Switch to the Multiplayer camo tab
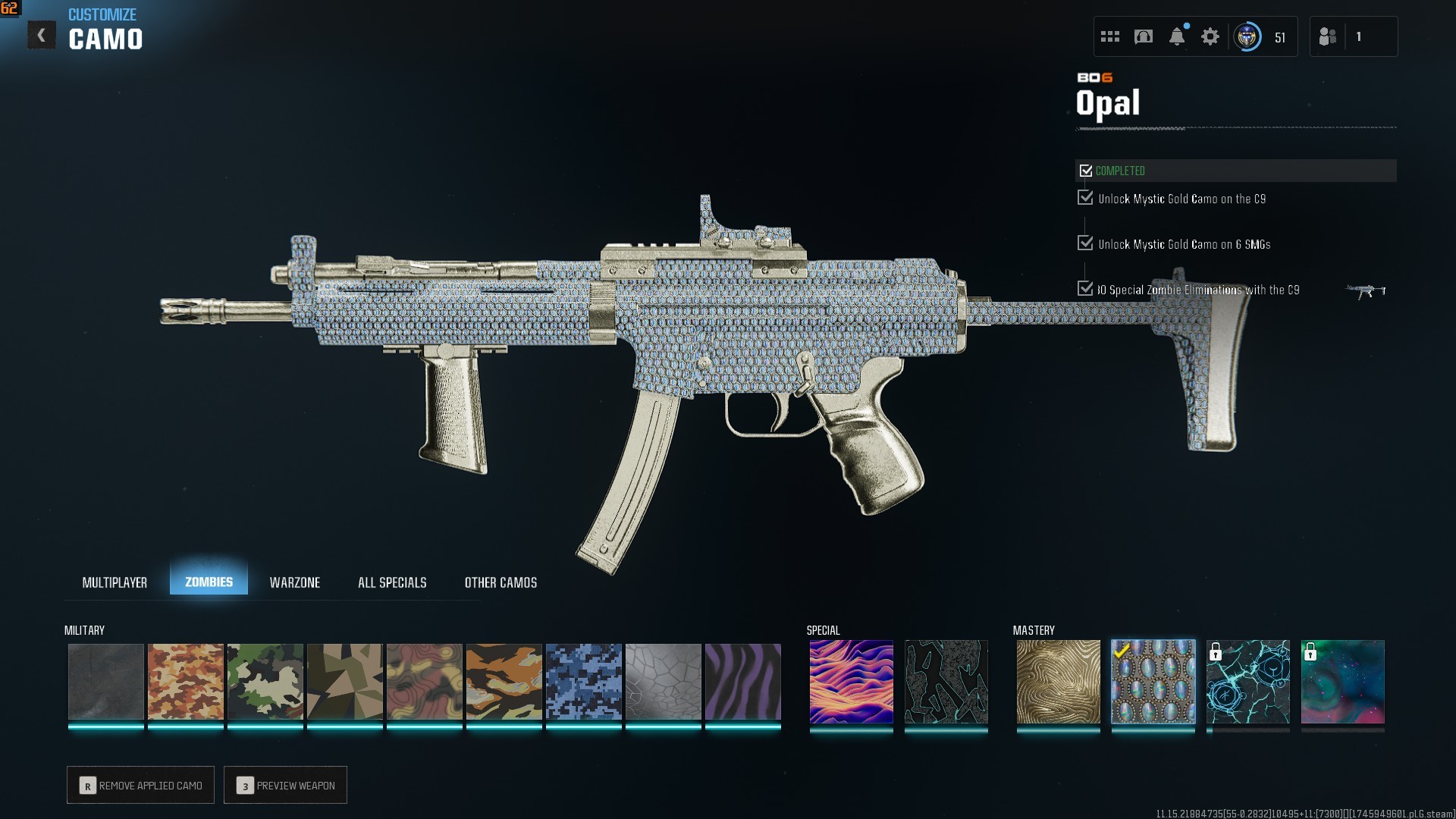Image resolution: width=1456 pixels, height=819 pixels. coord(115,582)
